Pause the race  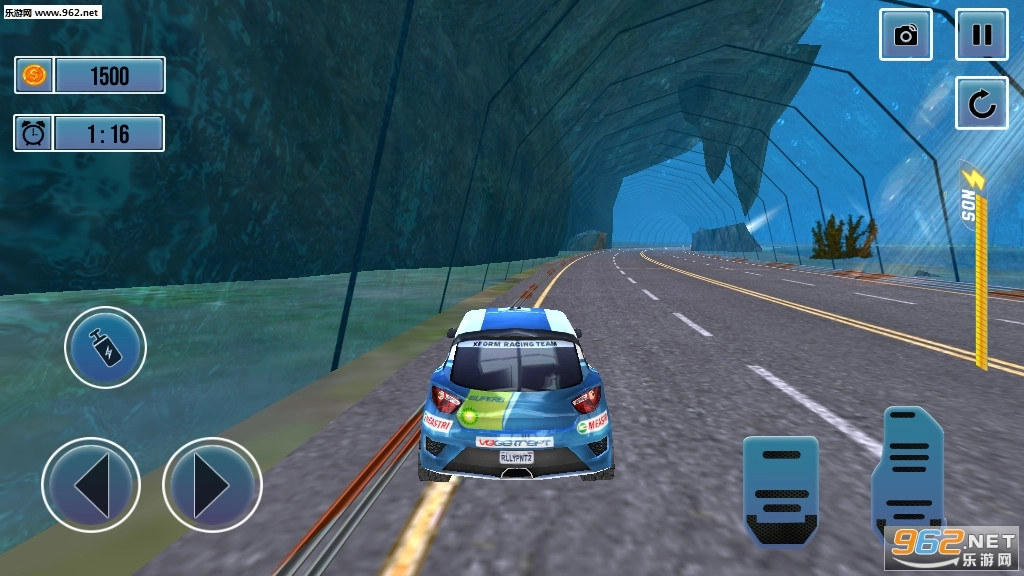coord(981,36)
